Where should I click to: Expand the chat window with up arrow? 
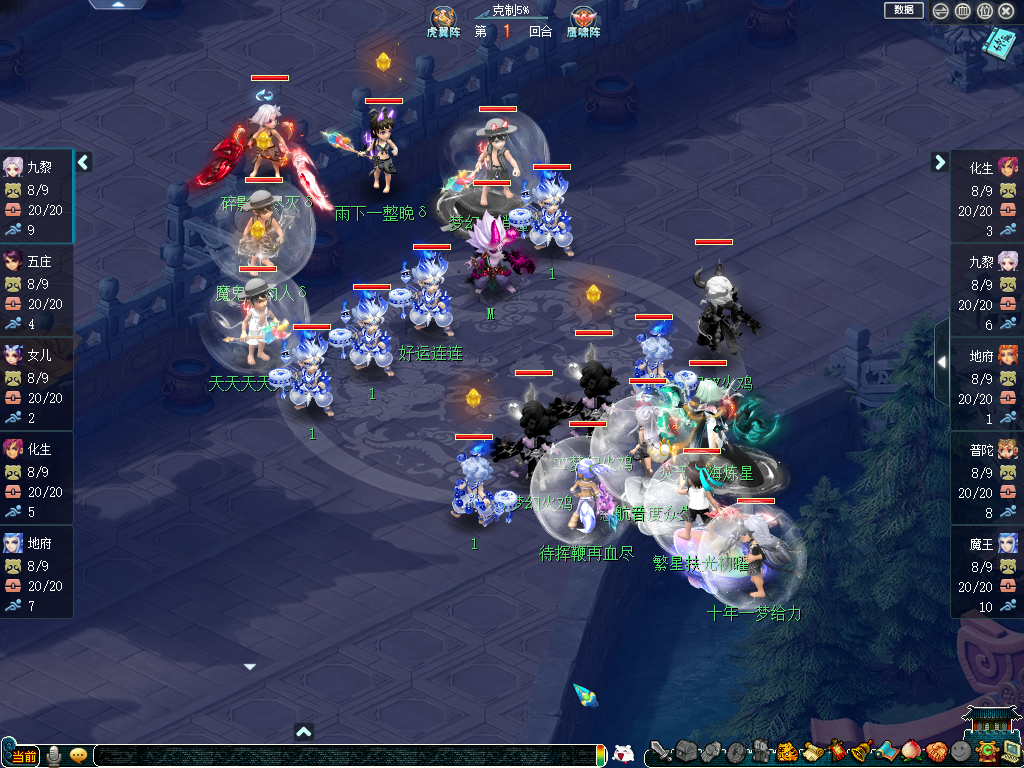tap(305, 732)
